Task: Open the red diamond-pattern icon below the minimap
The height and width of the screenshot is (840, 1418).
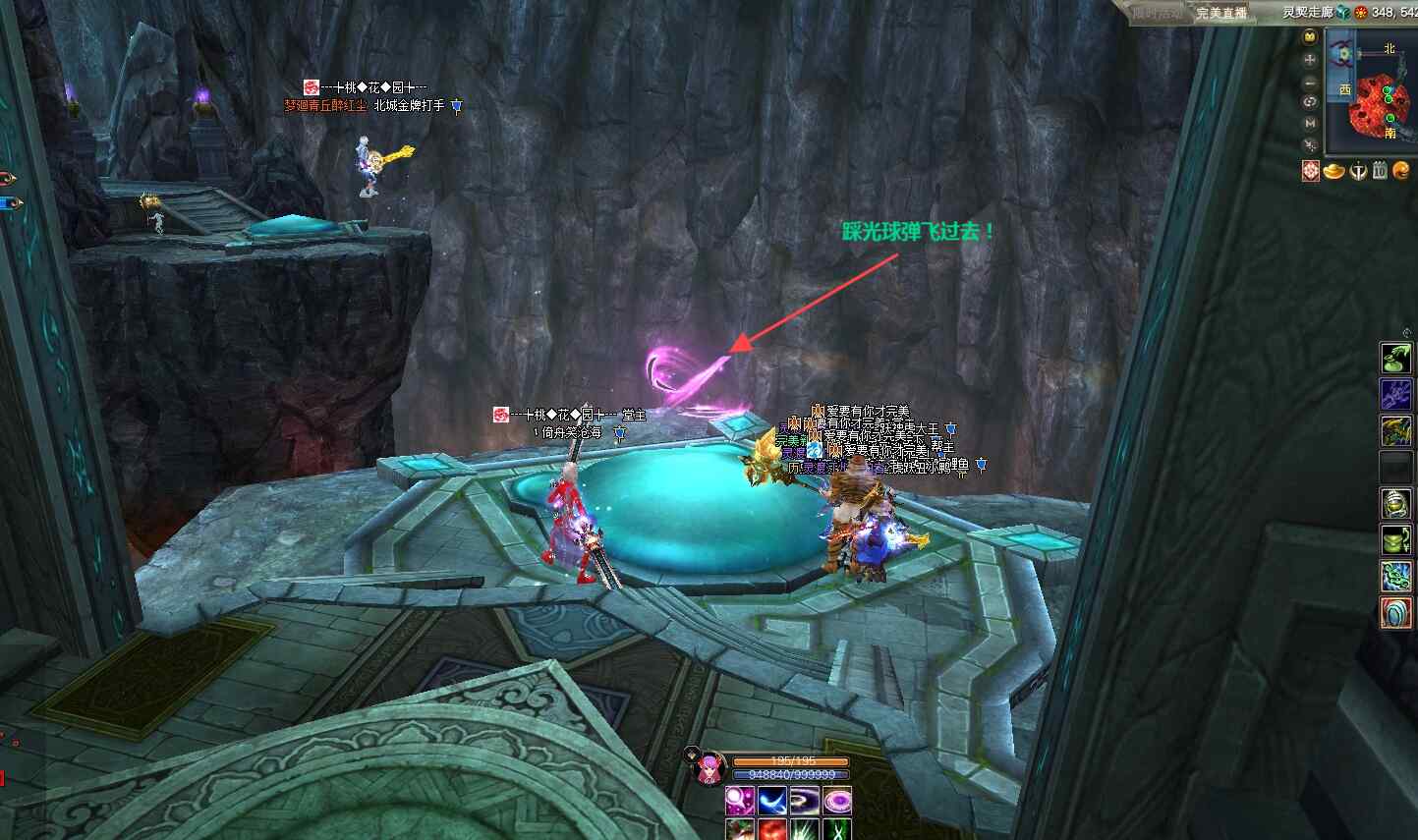Action: [1310, 172]
